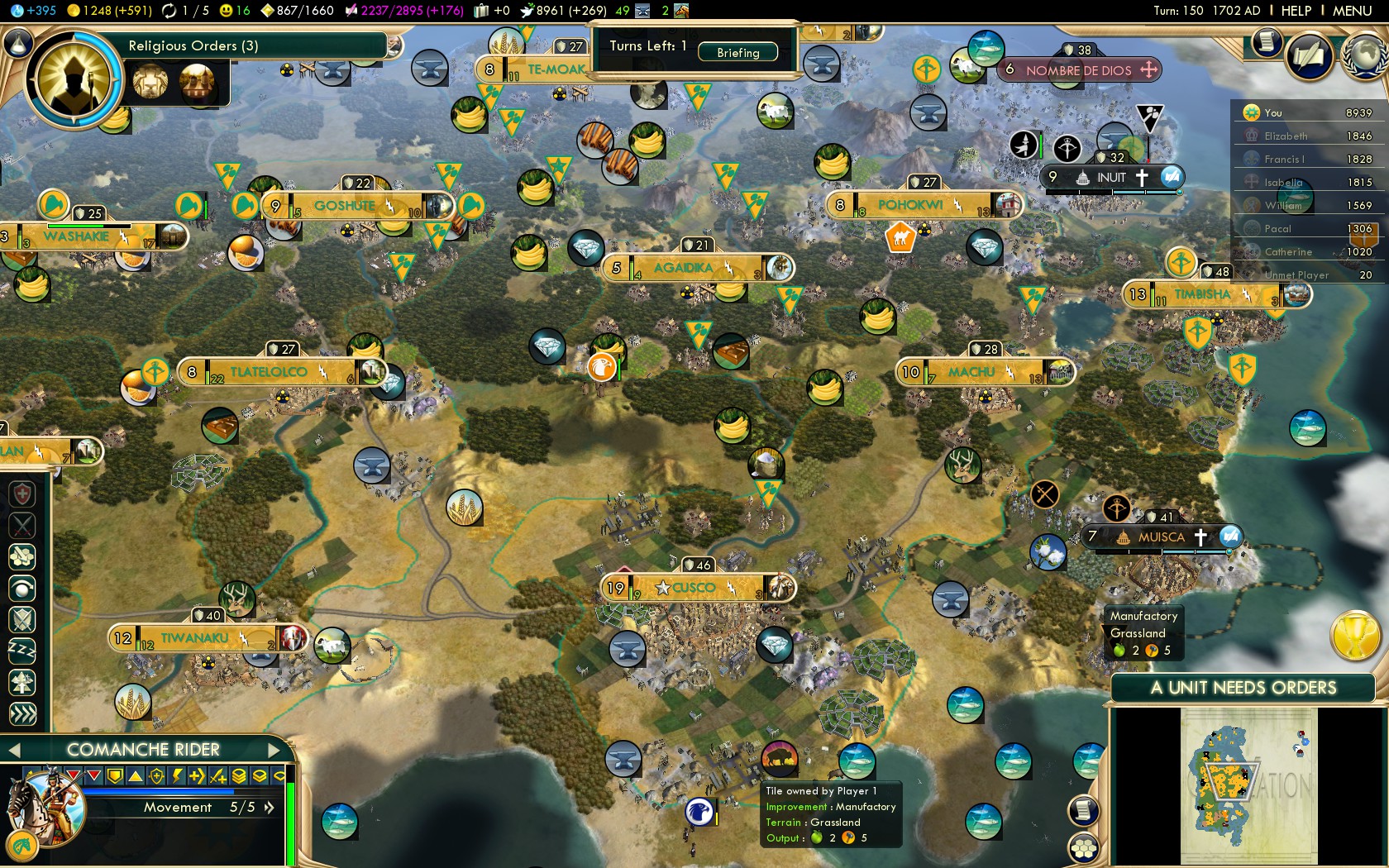Open the MENU in the top bar
This screenshot has width=1389, height=868.
tap(1352, 11)
